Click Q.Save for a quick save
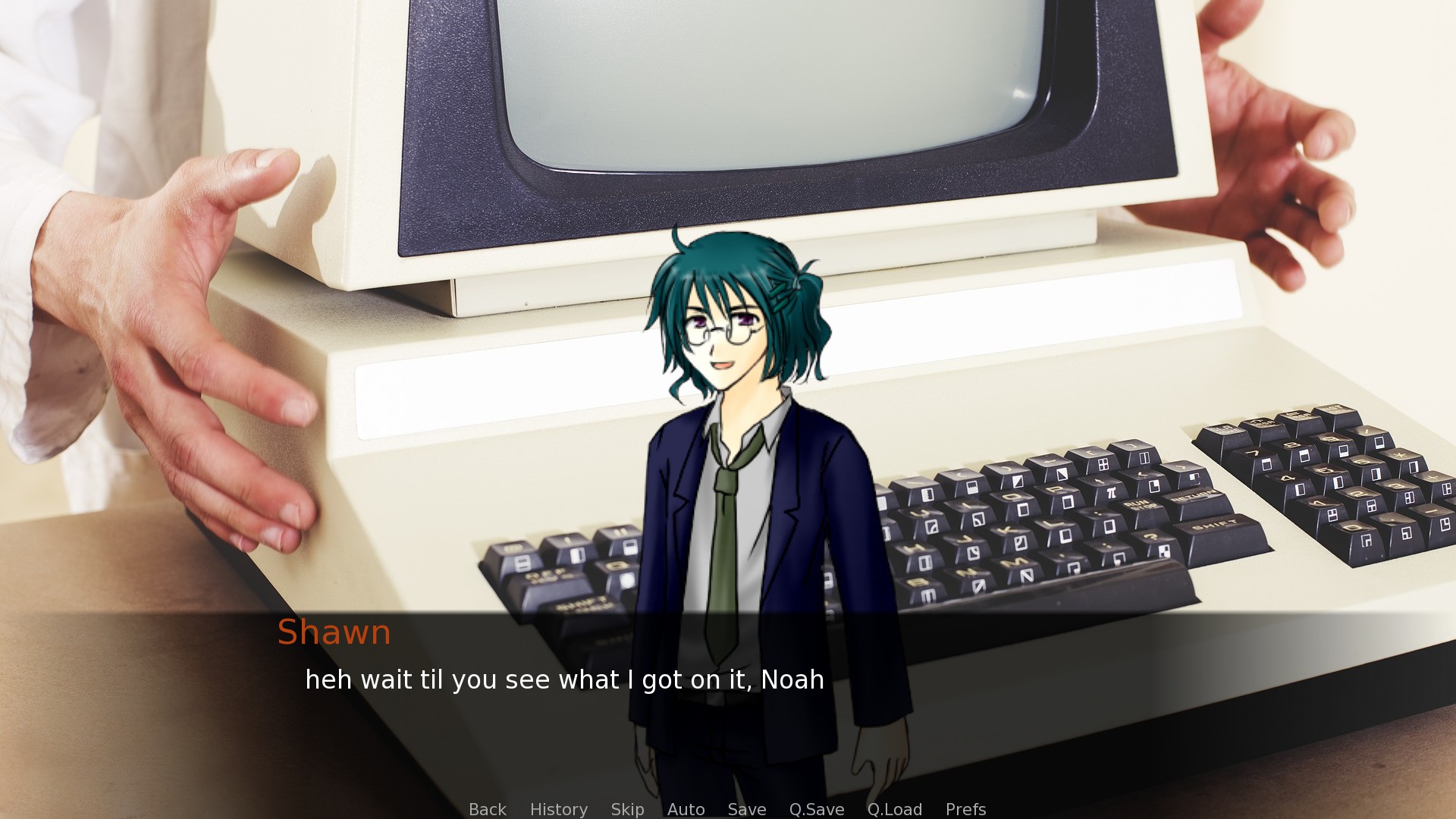 coord(816,809)
